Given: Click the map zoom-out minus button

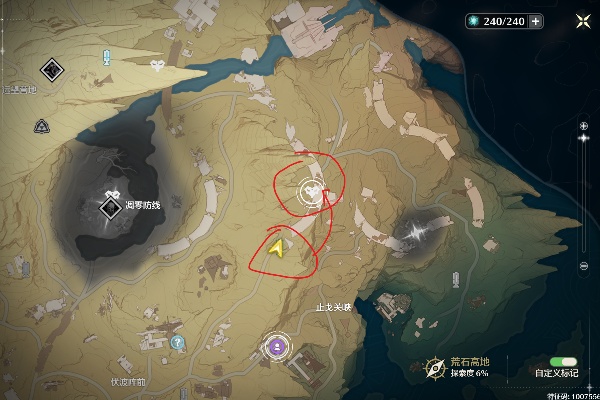Looking at the screenshot, I should click(x=584, y=265).
